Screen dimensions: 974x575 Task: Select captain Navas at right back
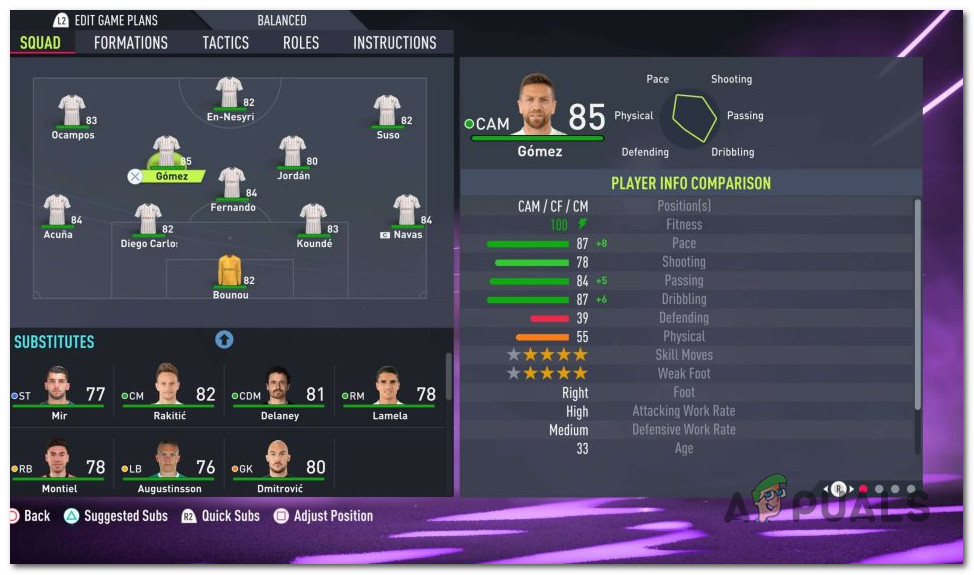pos(406,213)
